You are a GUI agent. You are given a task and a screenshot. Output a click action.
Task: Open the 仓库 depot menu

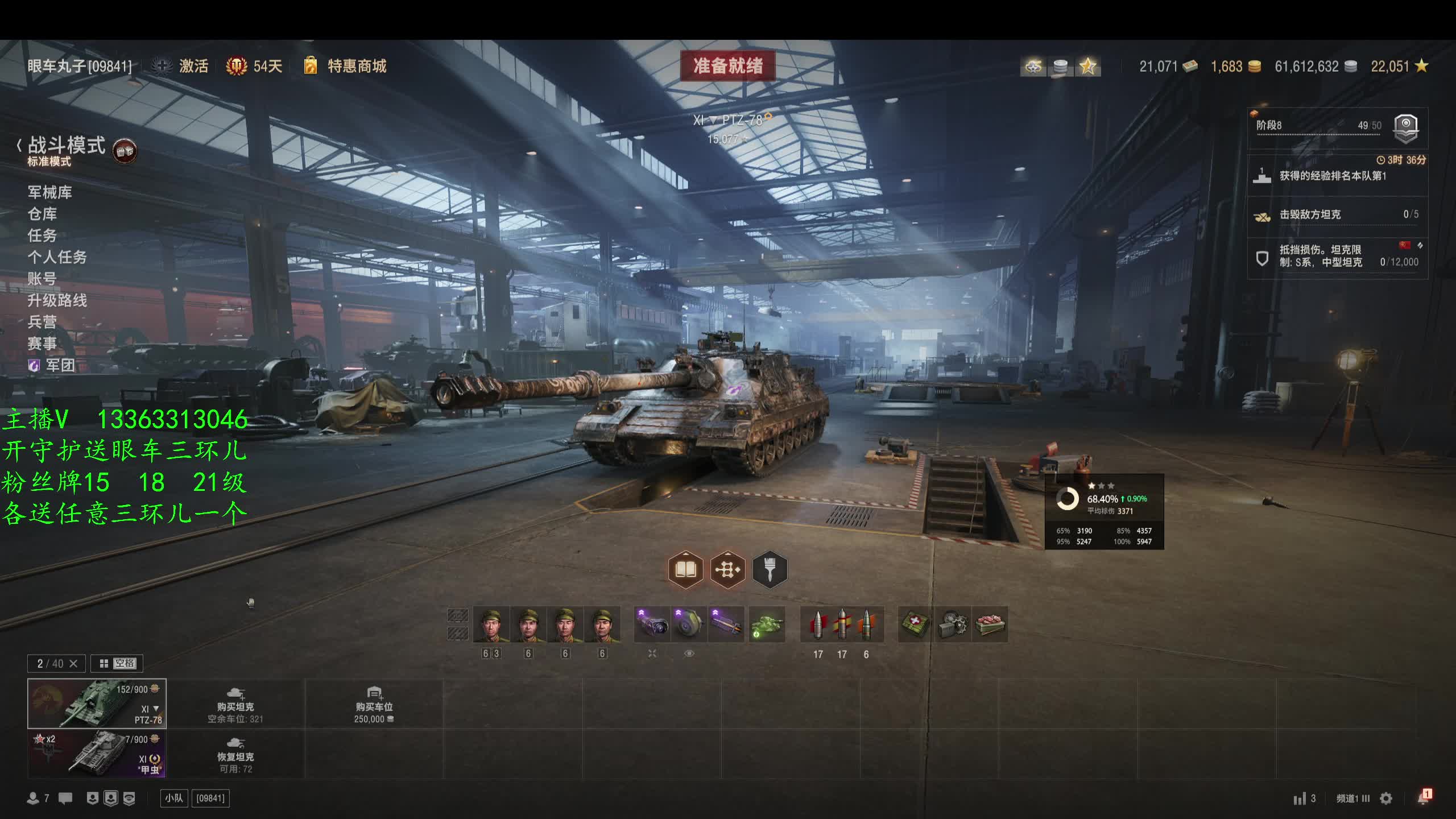click(x=43, y=214)
